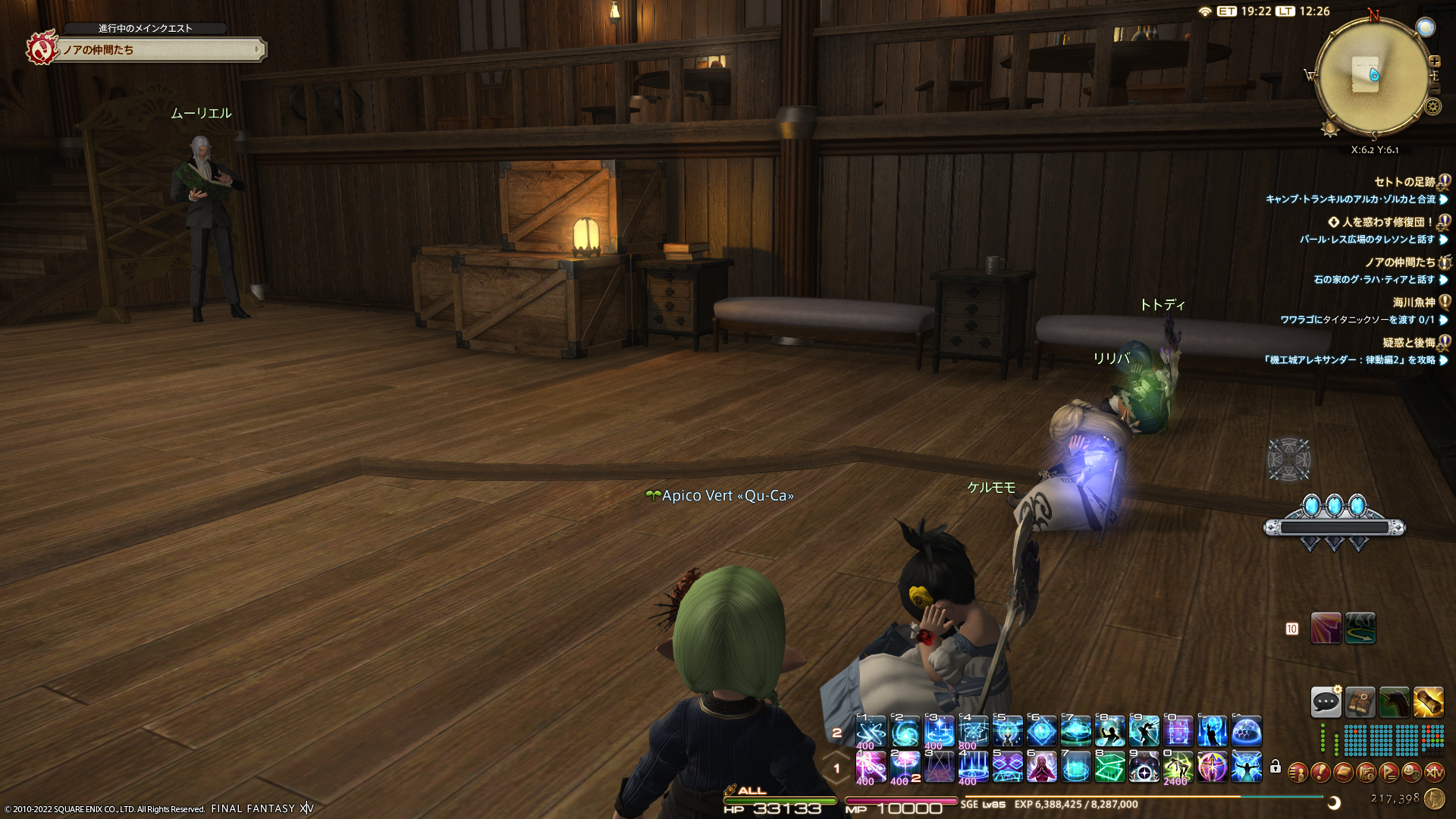Activate the curved yellow arrow Return action
This screenshot has width=1456, height=819.
tap(1360, 628)
